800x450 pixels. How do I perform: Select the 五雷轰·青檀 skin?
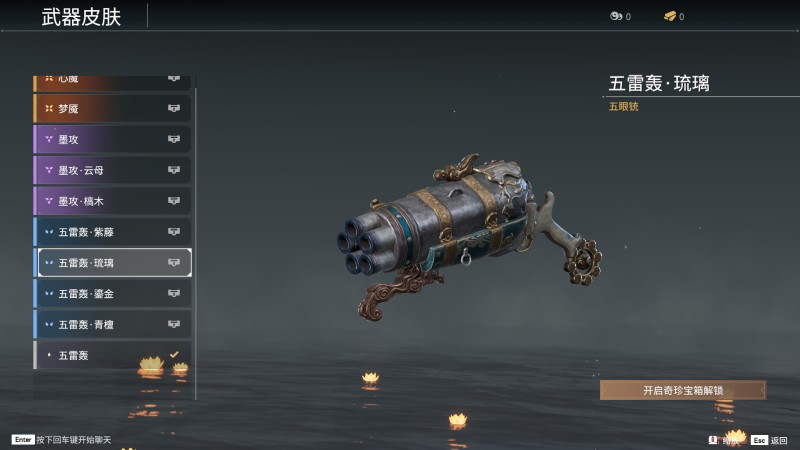(x=112, y=325)
